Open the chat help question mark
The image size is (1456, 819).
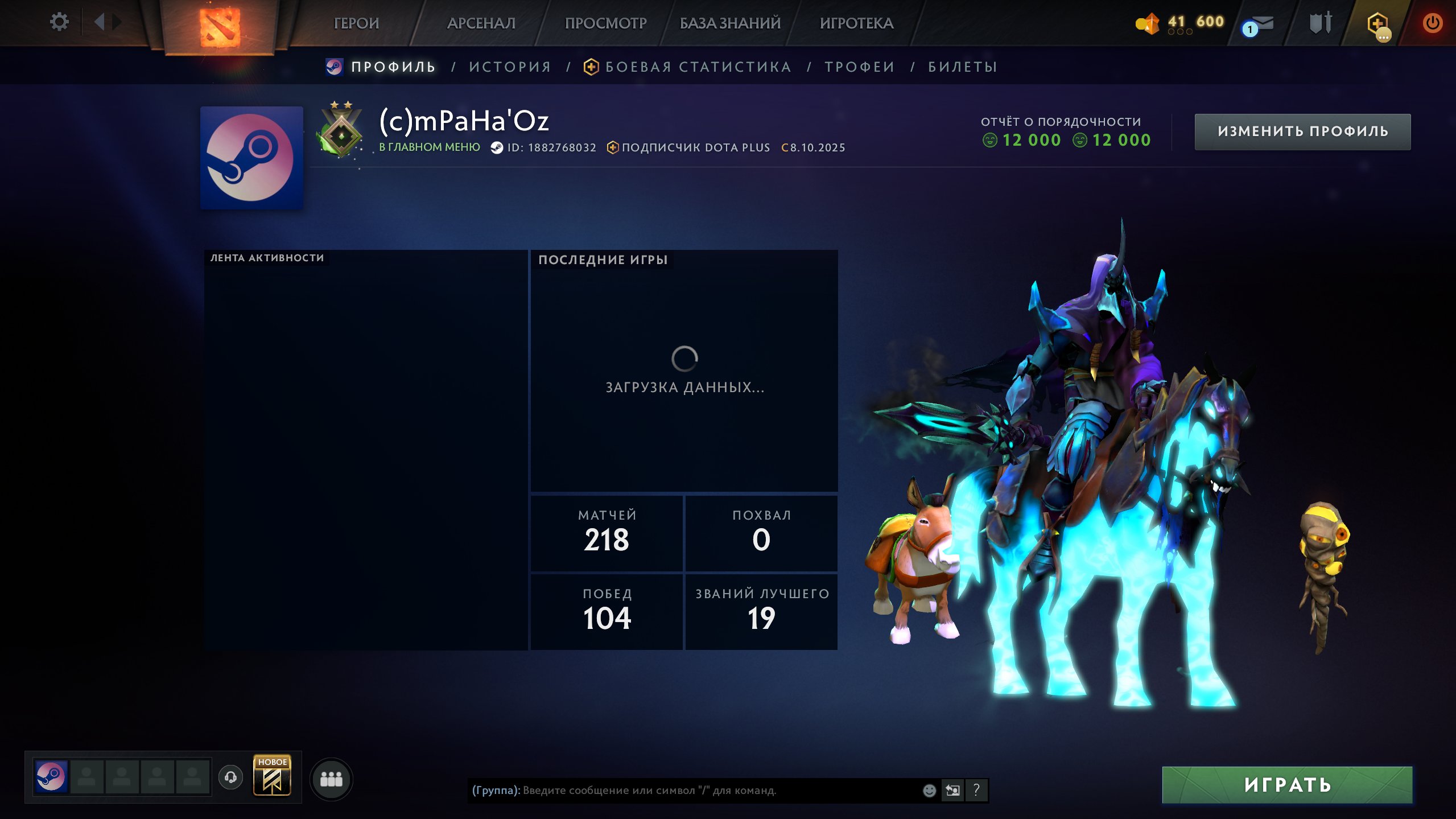point(976,790)
